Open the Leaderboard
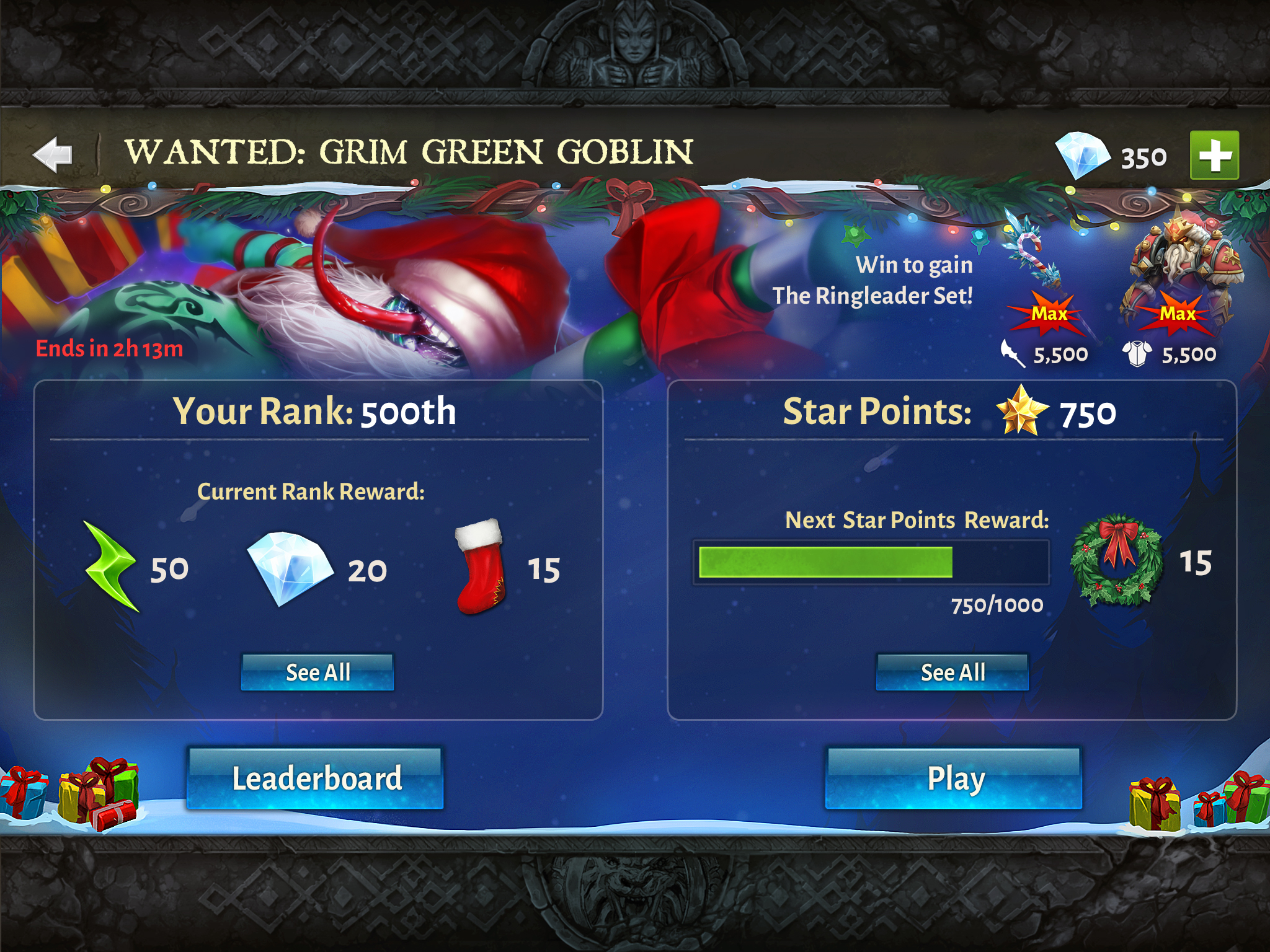 tap(316, 778)
